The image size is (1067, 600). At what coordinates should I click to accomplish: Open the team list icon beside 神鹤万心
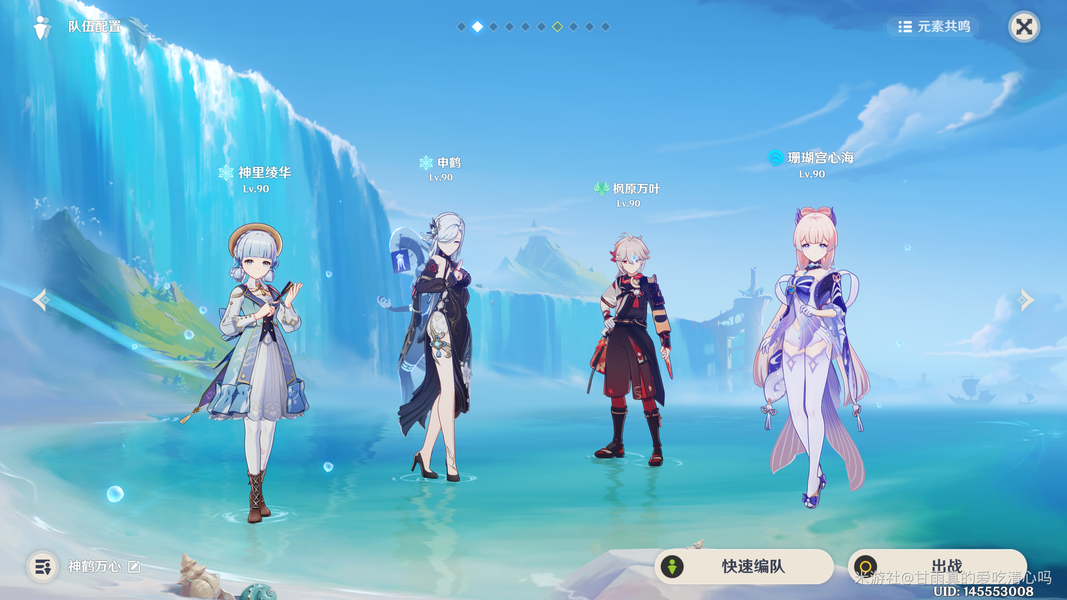click(x=42, y=567)
